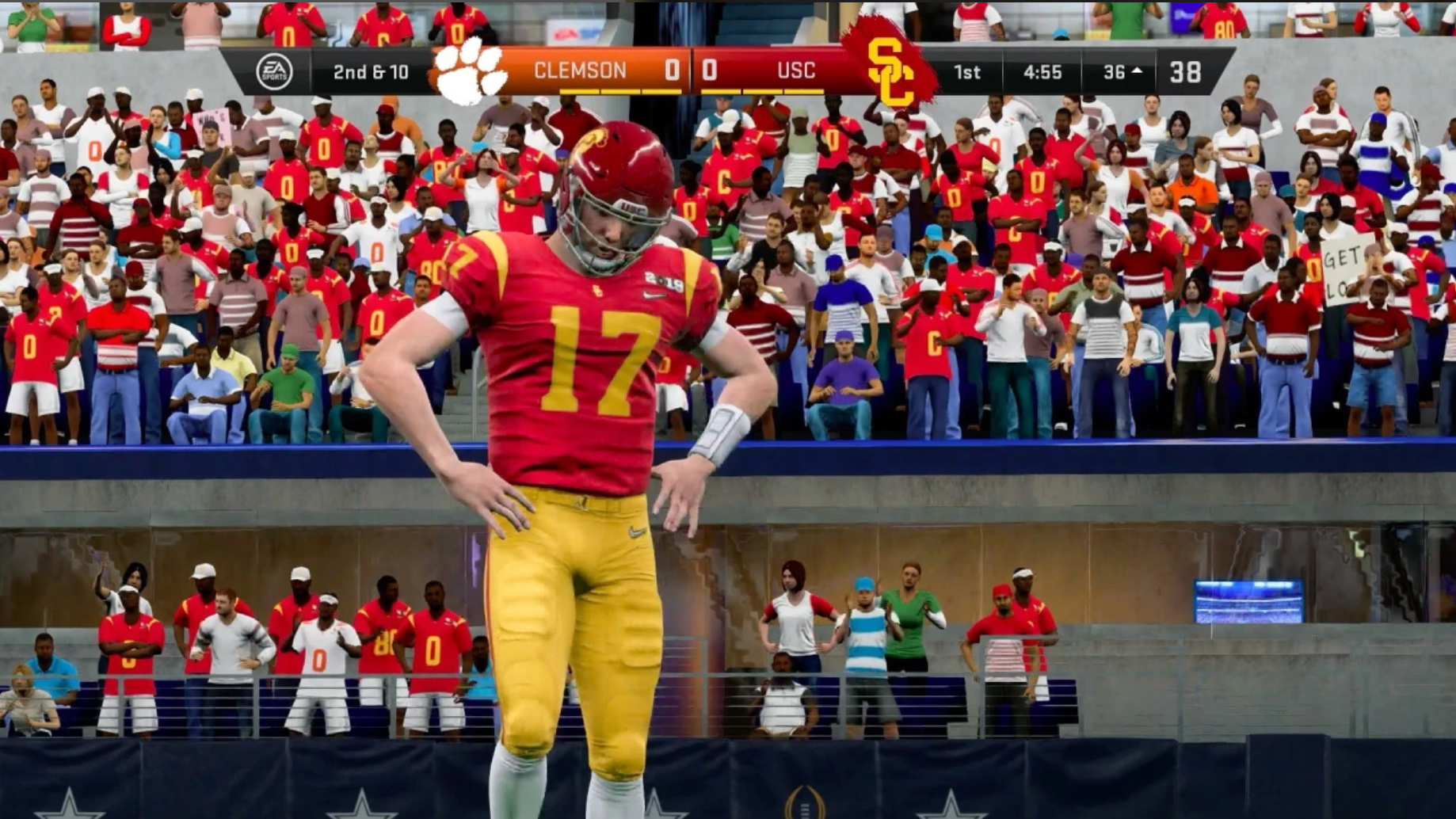Screen dimensions: 1456x819
Task: Expand the play clock indicator showing 38
Action: click(x=1184, y=70)
